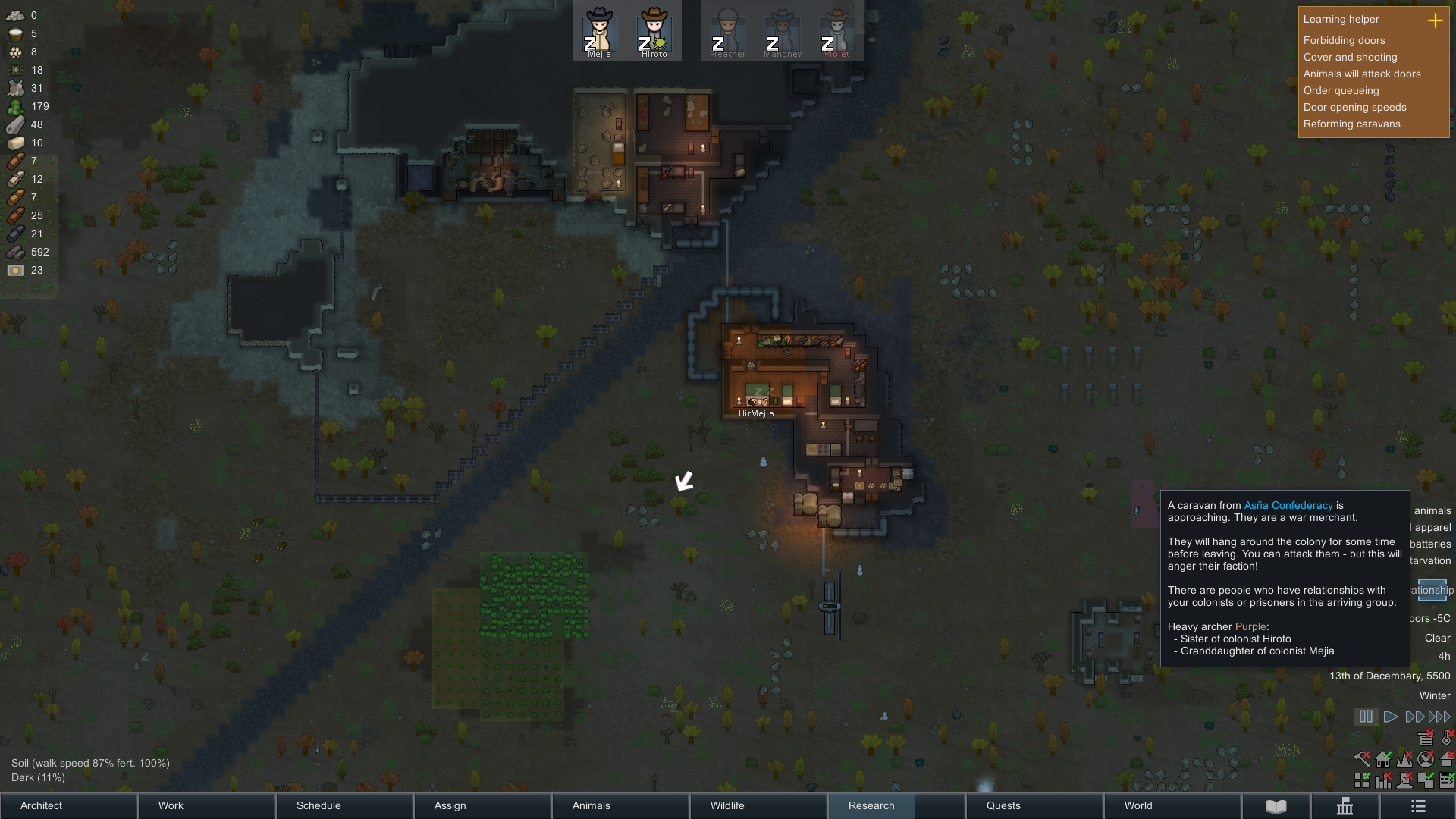Set game to normal speed
1456x819 pixels.
click(x=1391, y=717)
